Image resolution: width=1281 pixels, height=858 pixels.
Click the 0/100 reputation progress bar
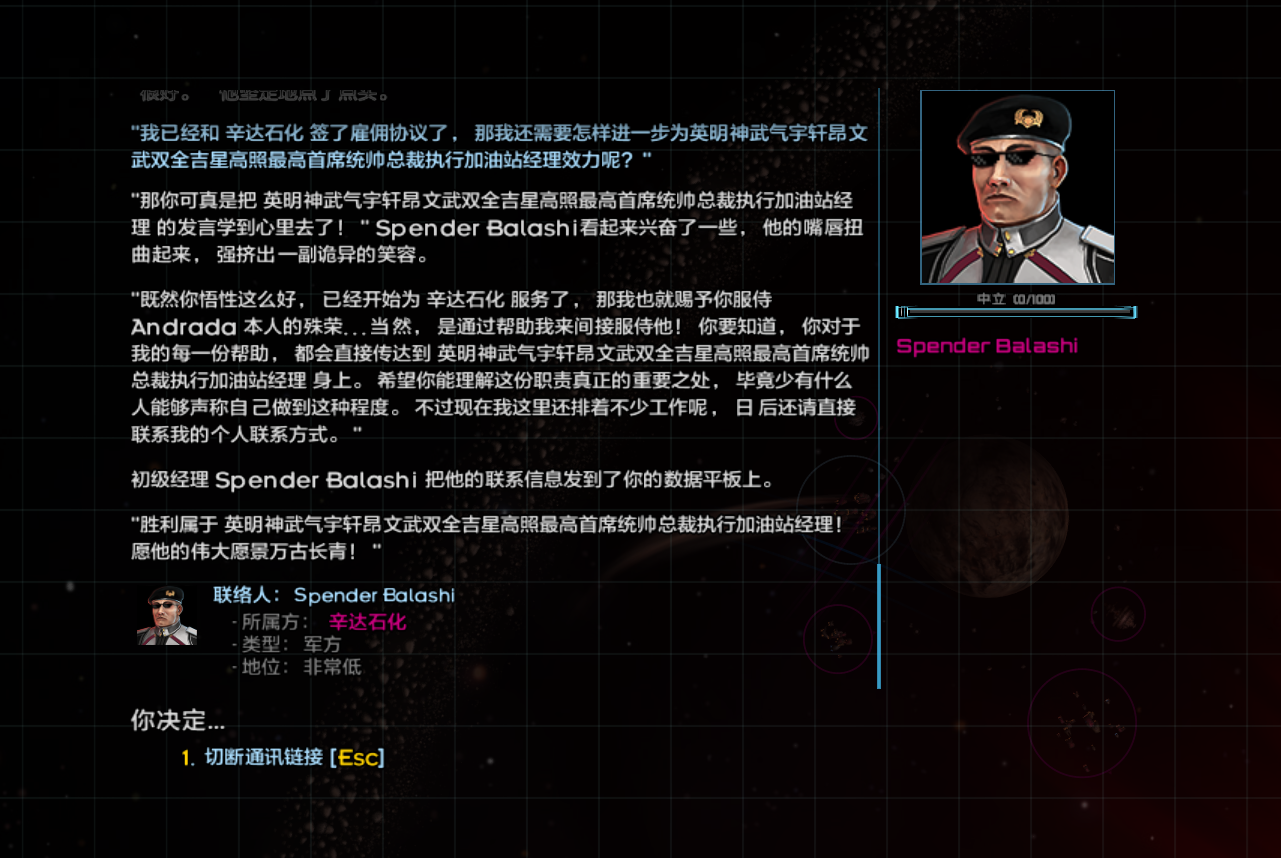1016,312
